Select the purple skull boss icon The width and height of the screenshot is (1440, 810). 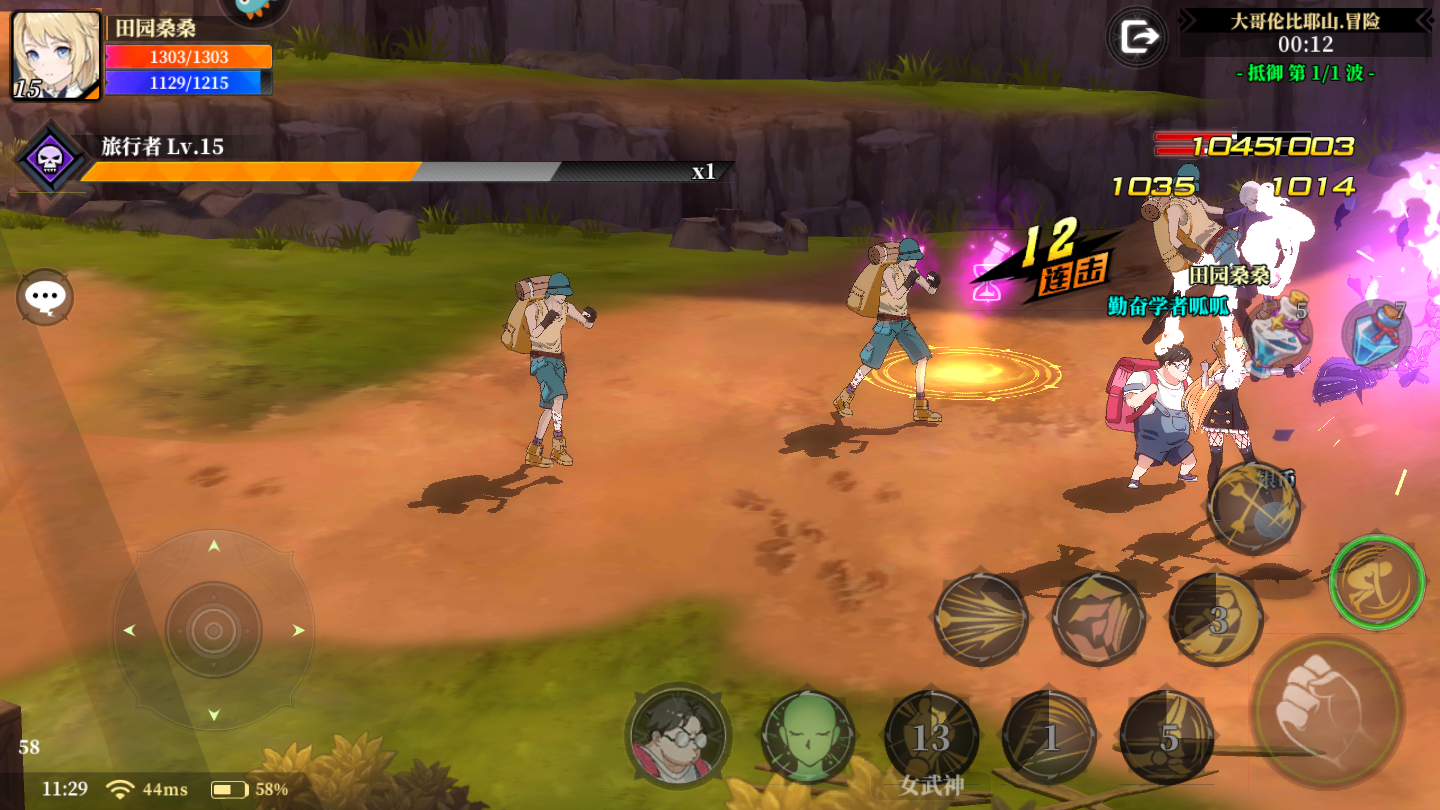50,159
